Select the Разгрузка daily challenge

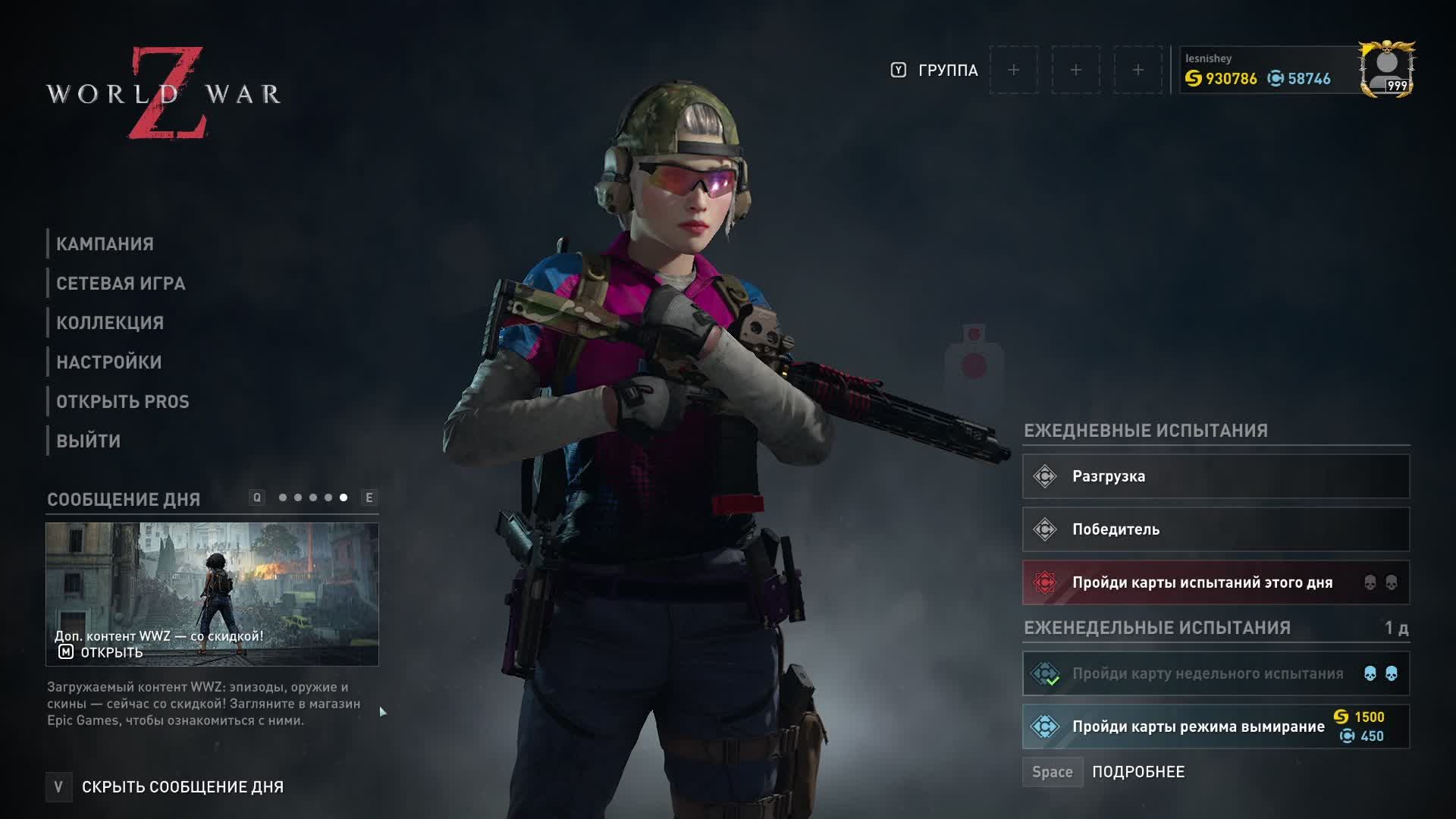pyautogui.click(x=1216, y=476)
